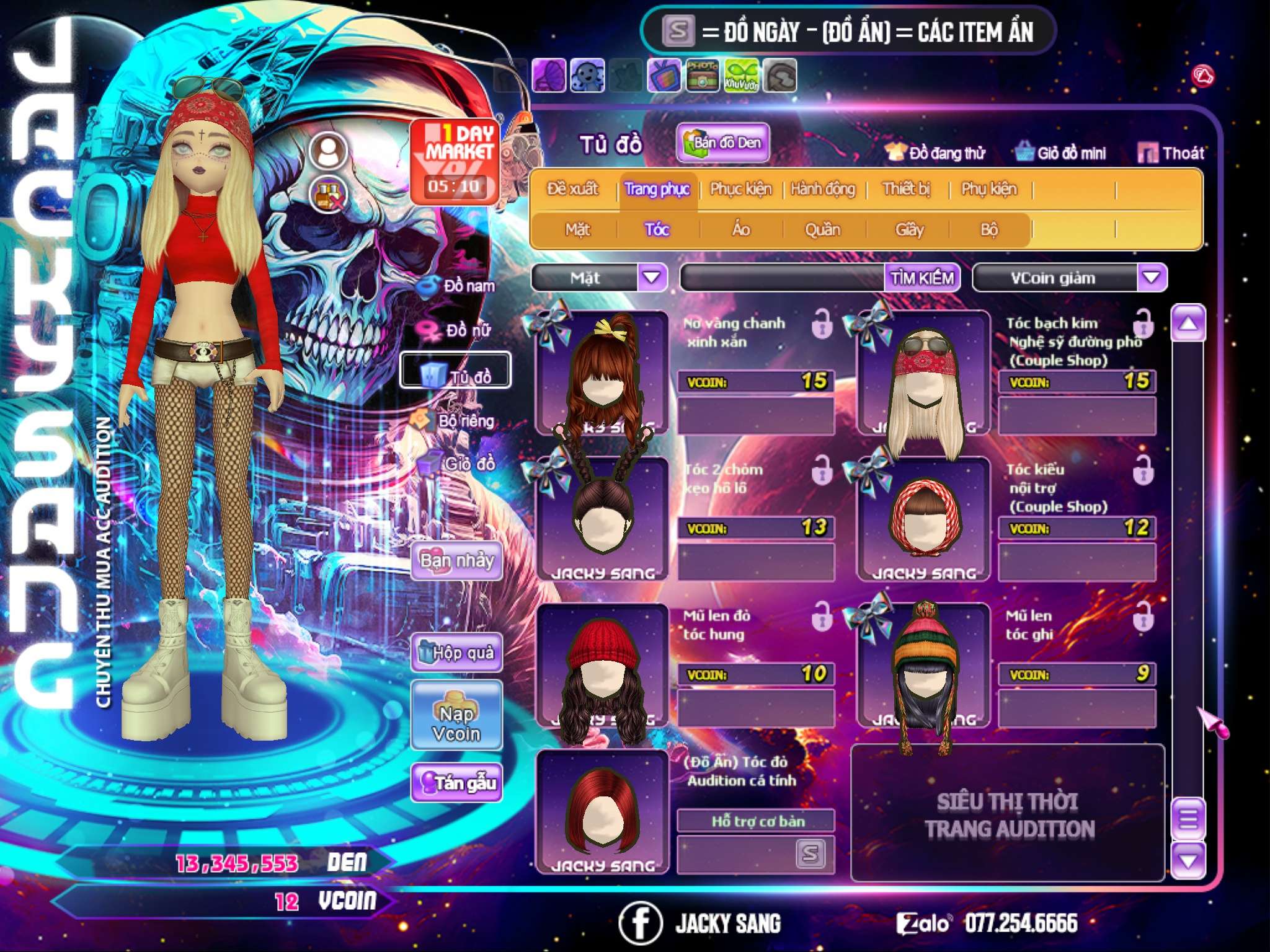Image resolution: width=1270 pixels, height=952 pixels.
Task: Select the Hành động tab
Action: pos(822,189)
